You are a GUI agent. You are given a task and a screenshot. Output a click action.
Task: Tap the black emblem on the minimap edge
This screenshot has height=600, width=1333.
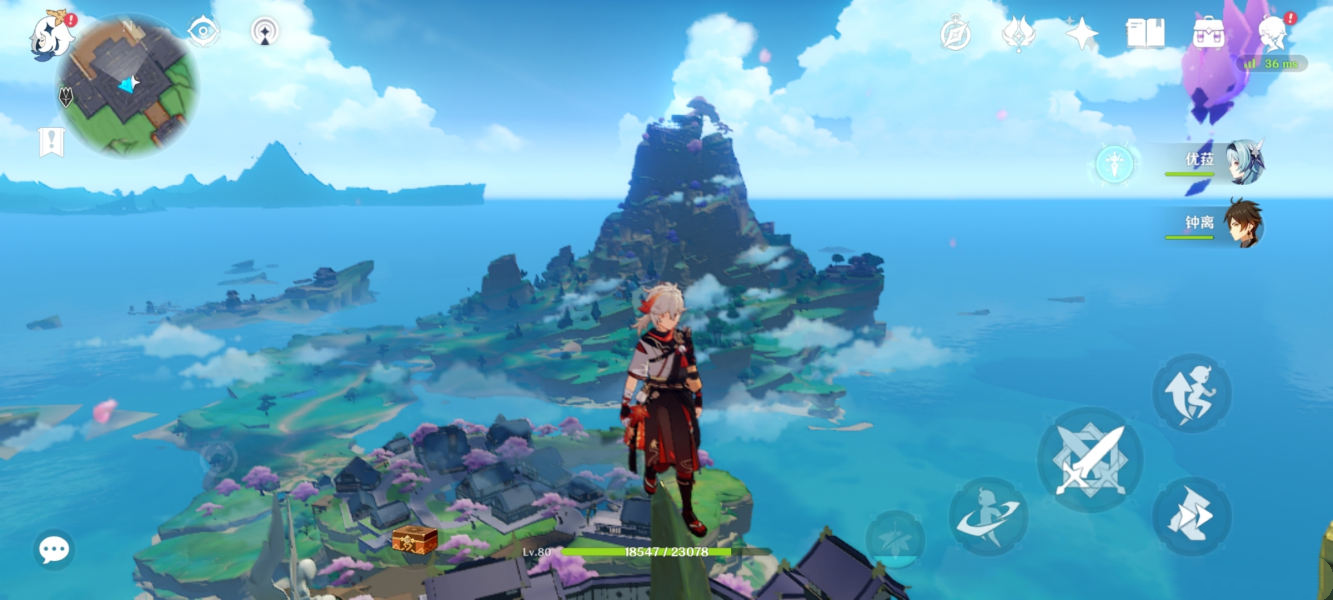point(66,97)
